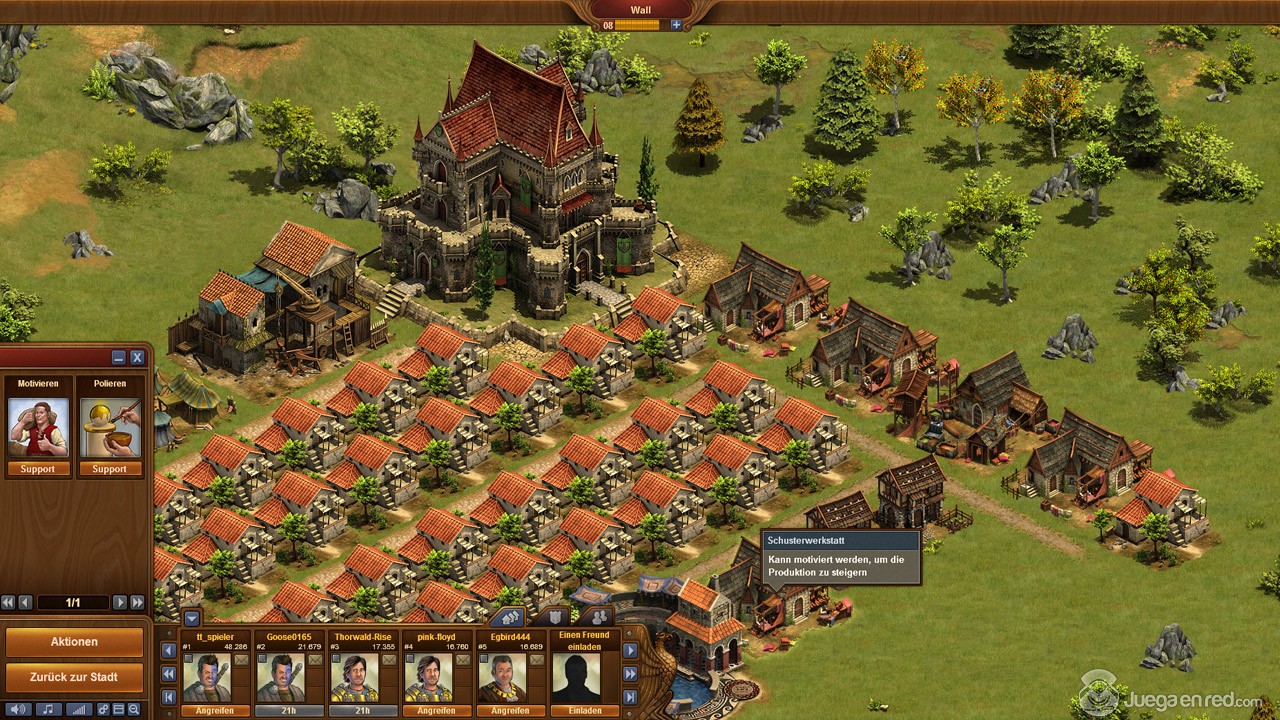
Task: Click Support under Motivieren
Action: [38, 469]
